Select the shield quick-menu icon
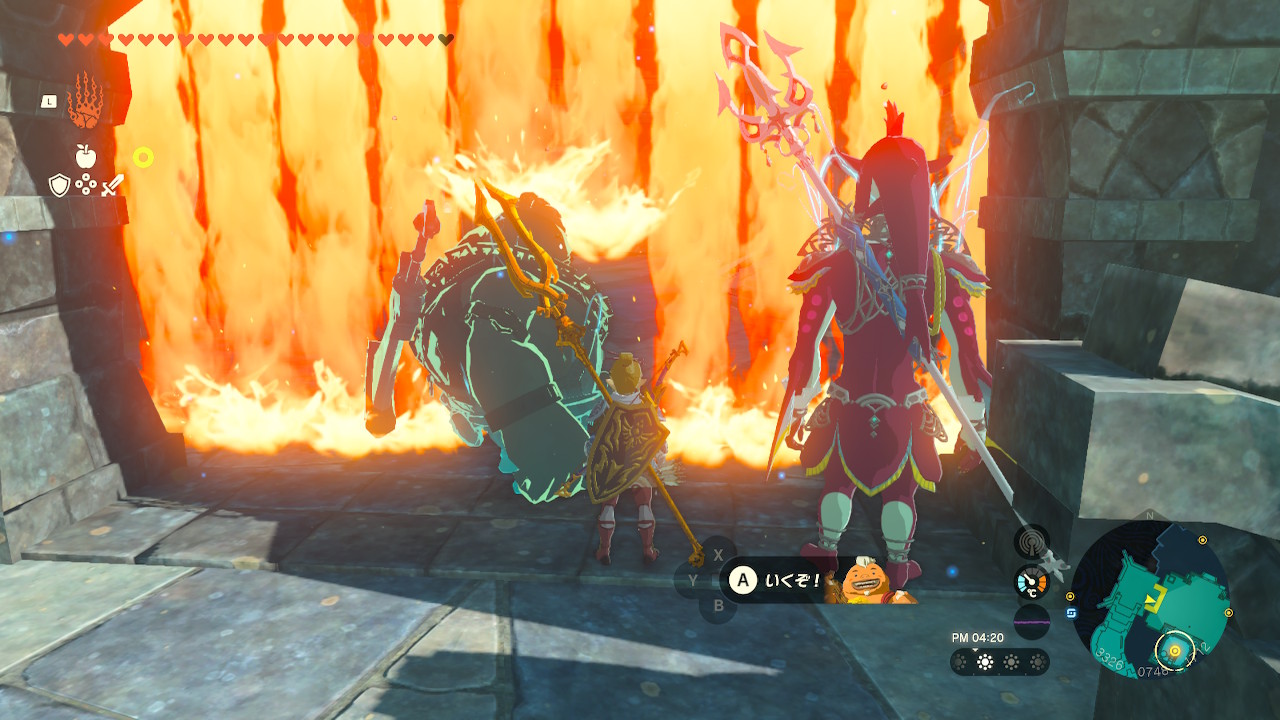Screen dimensions: 1280x720 click(59, 184)
